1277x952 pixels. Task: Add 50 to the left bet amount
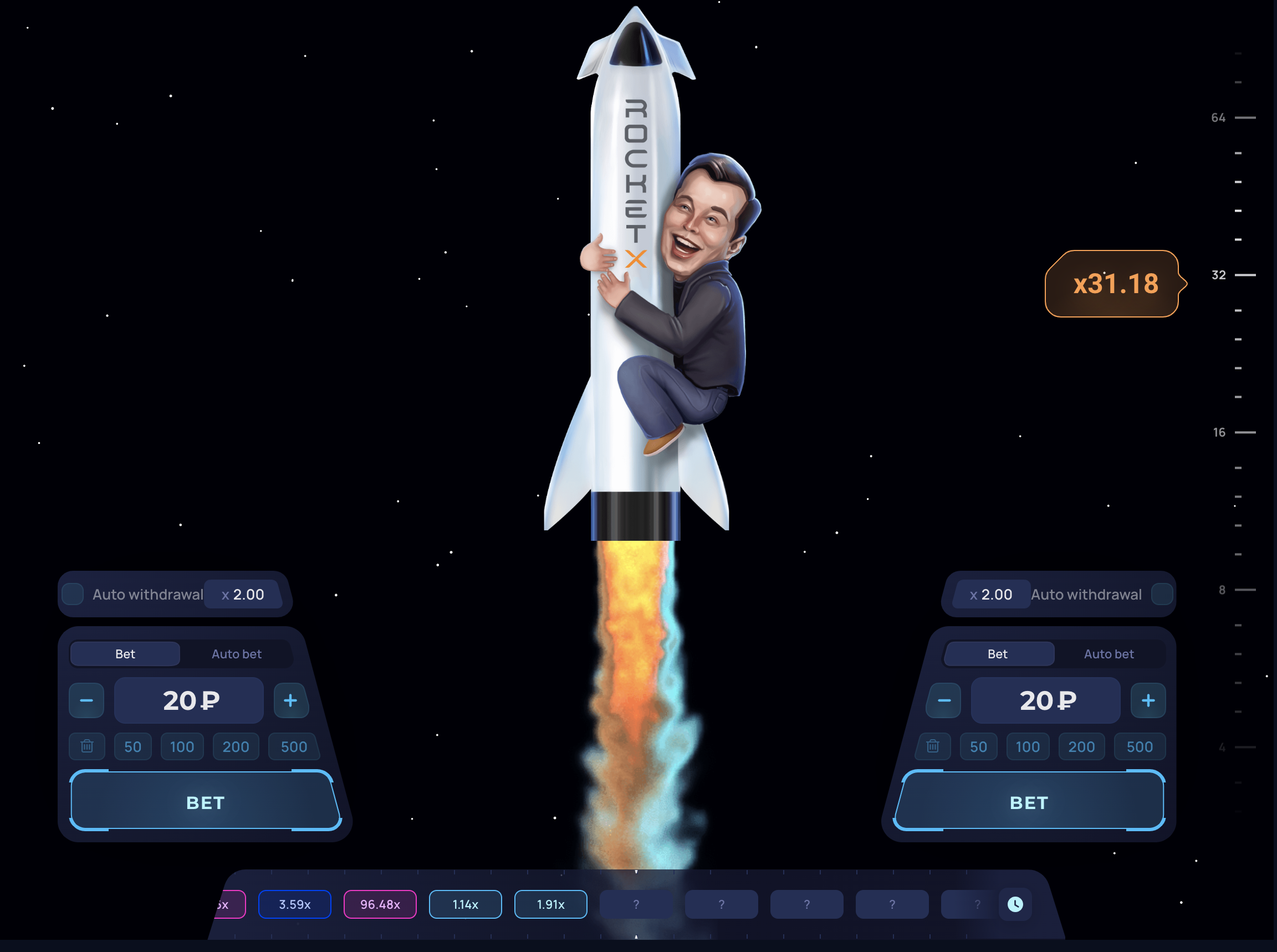[132, 747]
